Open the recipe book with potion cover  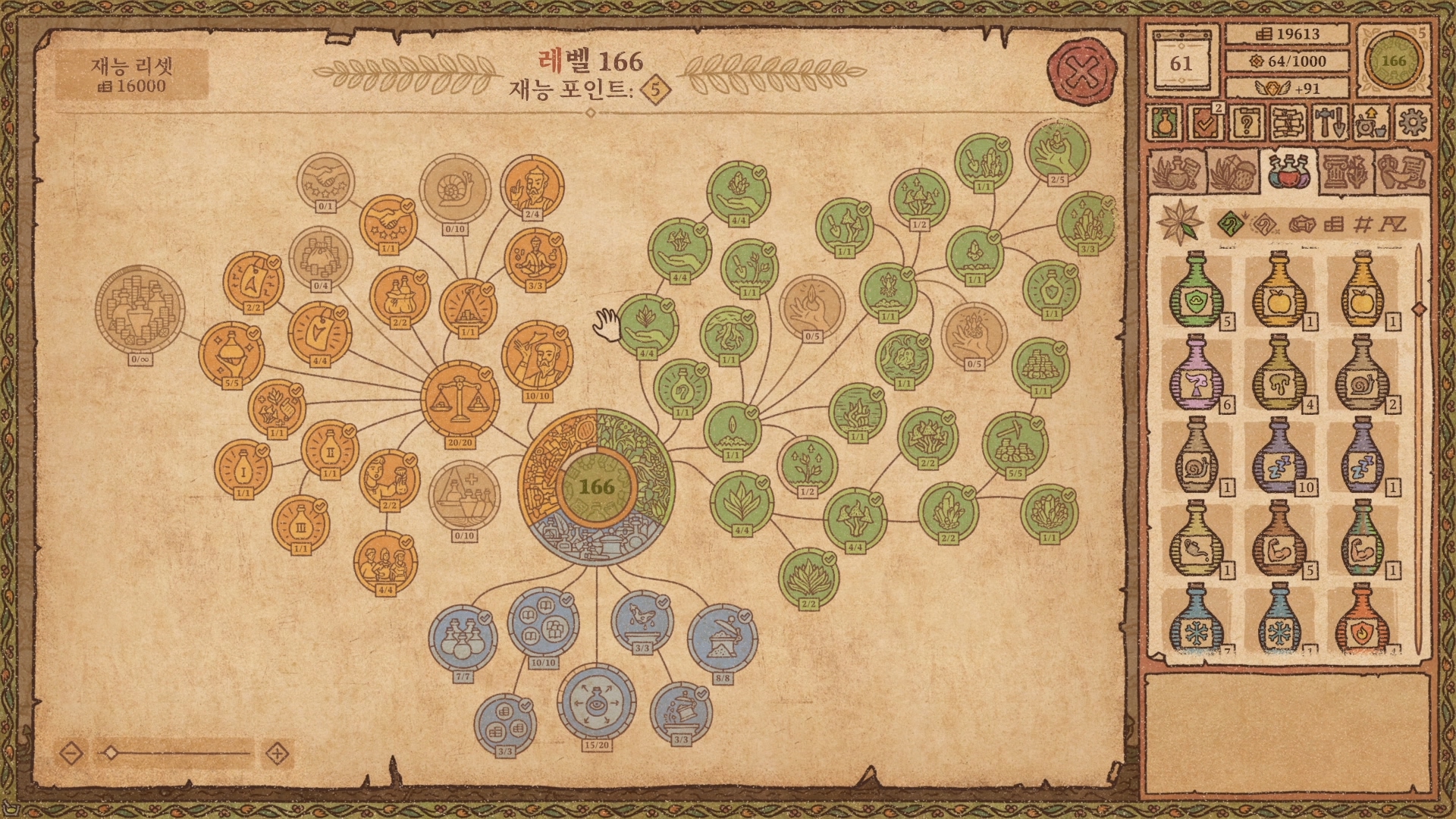click(1164, 122)
